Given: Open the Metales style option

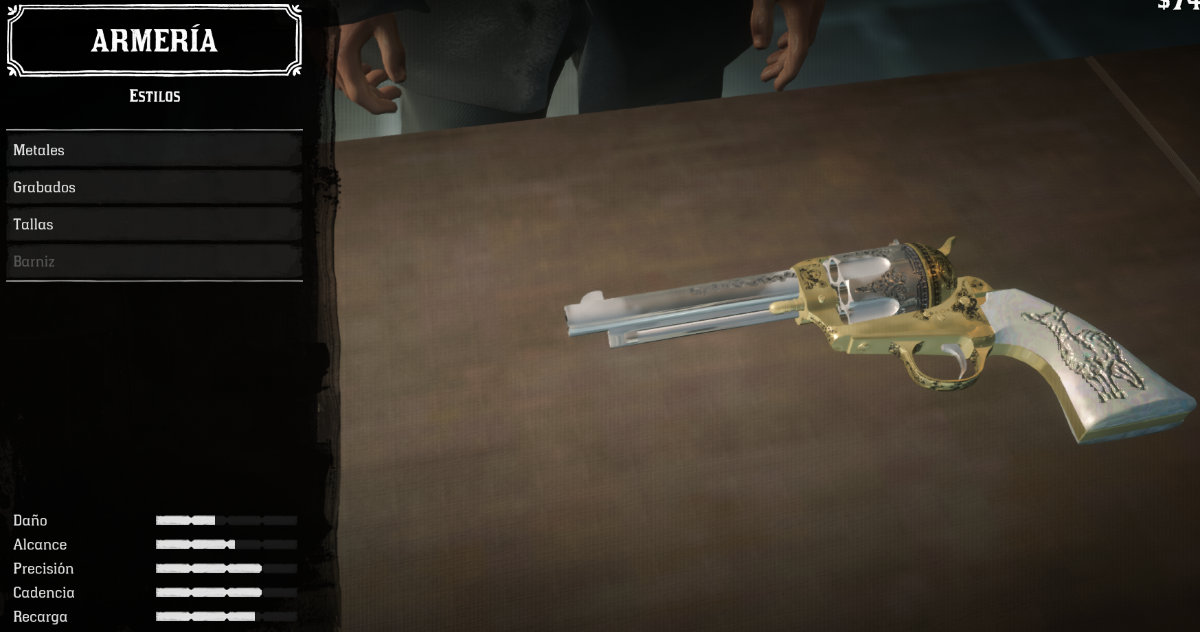Looking at the screenshot, I should coord(154,150).
